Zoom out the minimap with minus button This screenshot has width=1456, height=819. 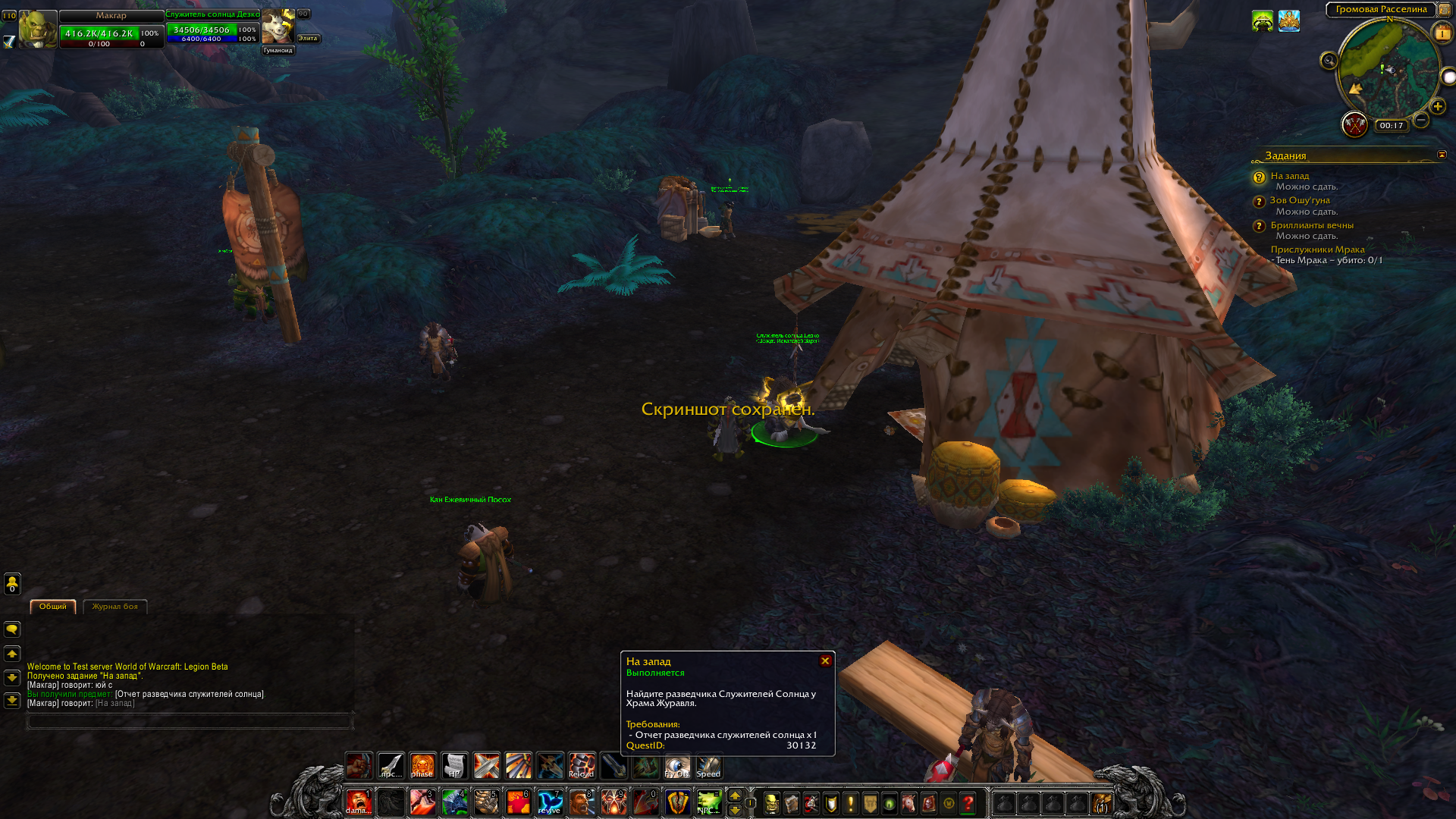[x=1421, y=120]
